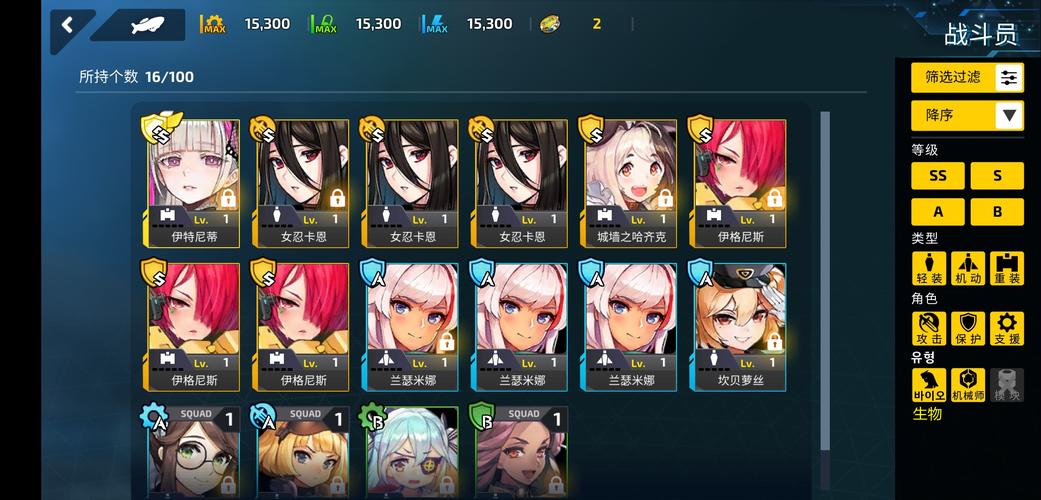Toggle the 保护 role filter
Image resolution: width=1041 pixels, height=500 pixels.
click(x=967, y=328)
